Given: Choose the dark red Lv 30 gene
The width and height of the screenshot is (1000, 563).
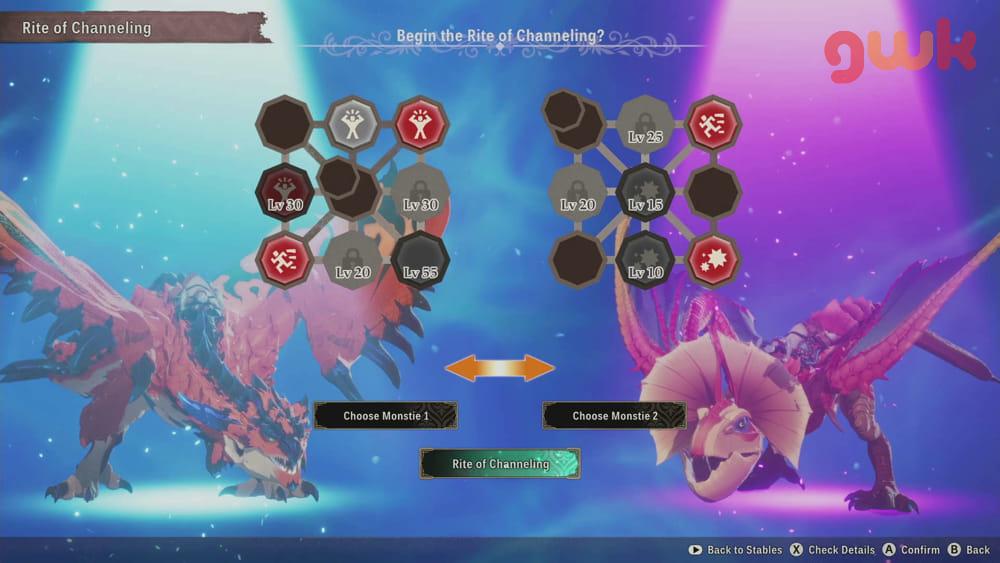Looking at the screenshot, I should pyautogui.click(x=285, y=192).
